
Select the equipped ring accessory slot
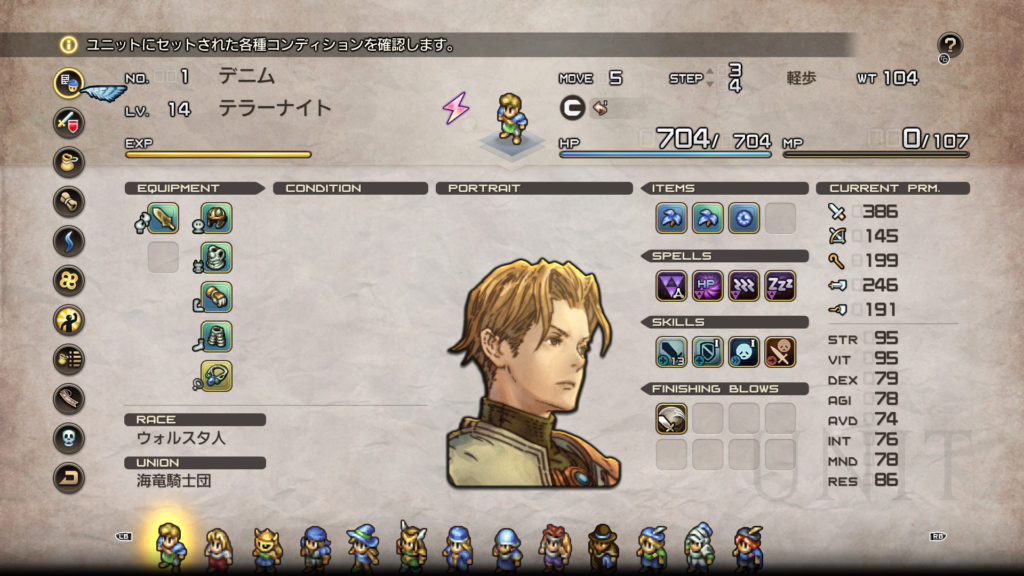pyautogui.click(x=216, y=376)
